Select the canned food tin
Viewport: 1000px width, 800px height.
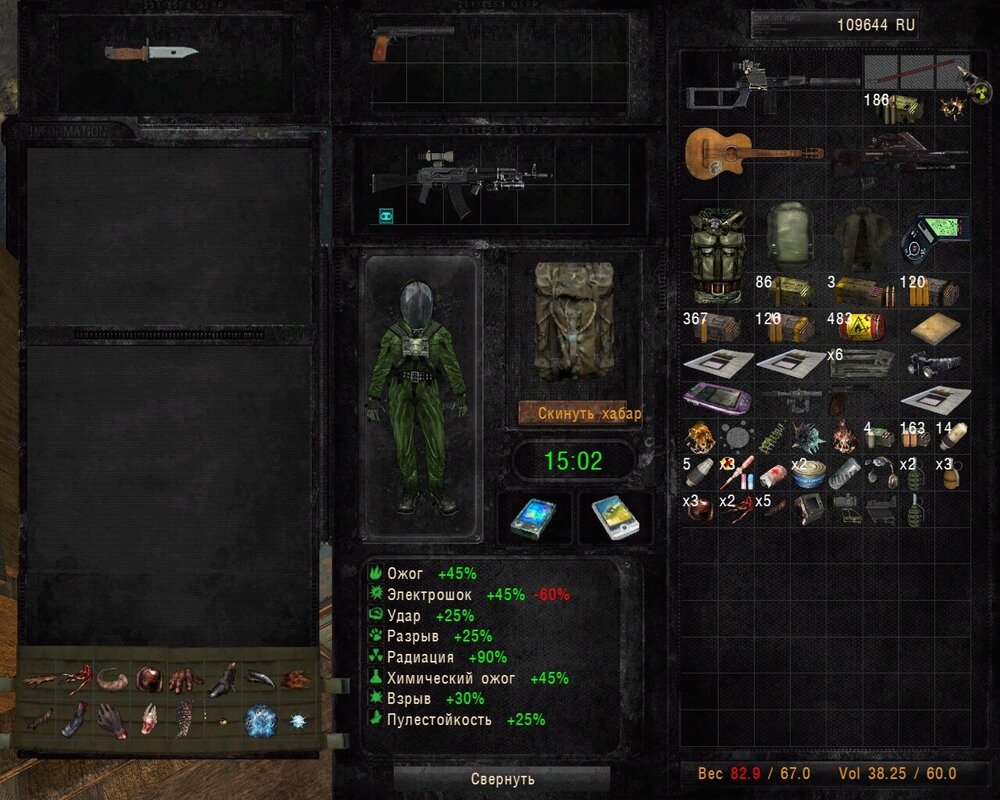(x=807, y=474)
